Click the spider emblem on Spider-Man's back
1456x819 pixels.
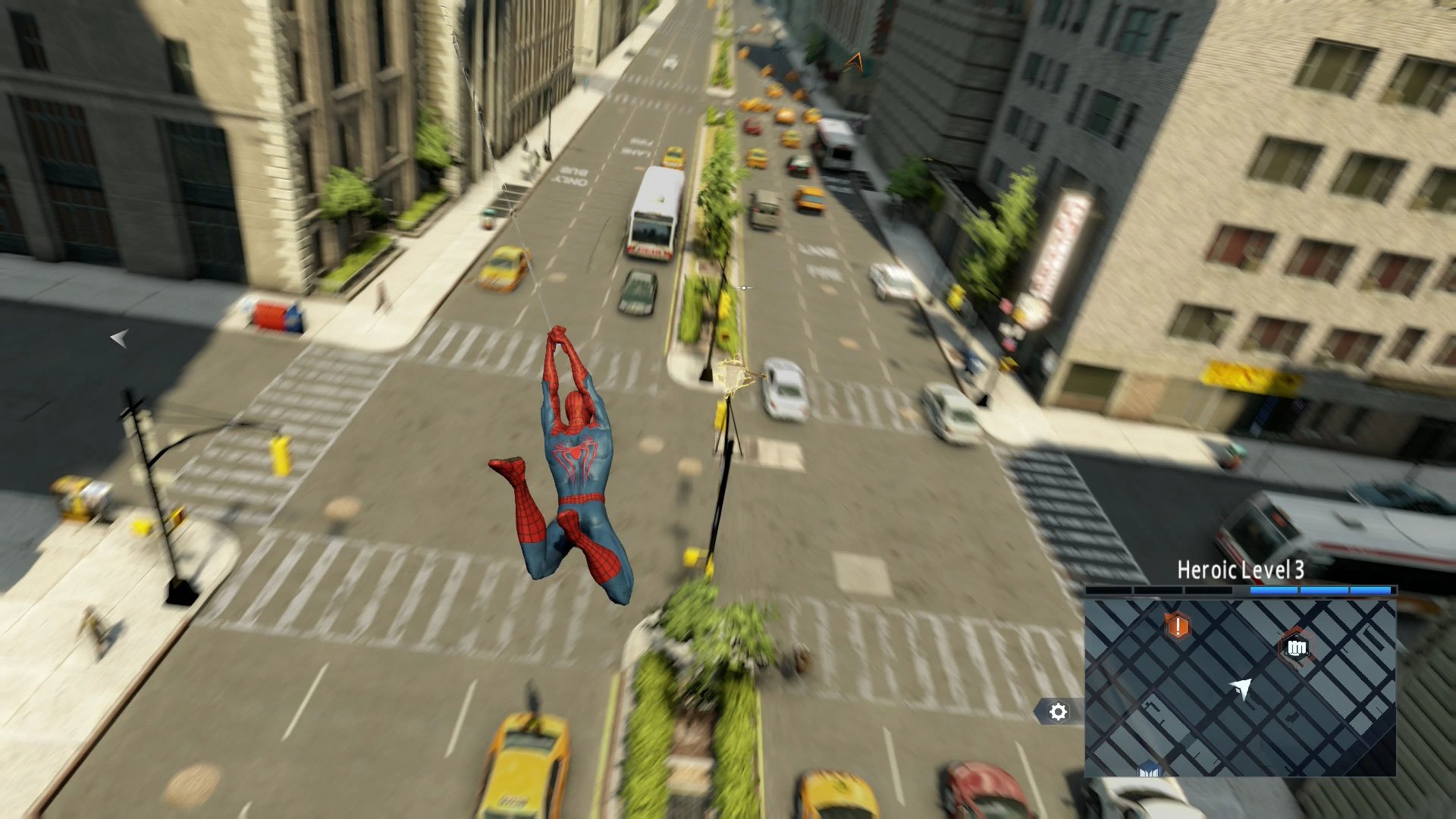pyautogui.click(x=578, y=455)
